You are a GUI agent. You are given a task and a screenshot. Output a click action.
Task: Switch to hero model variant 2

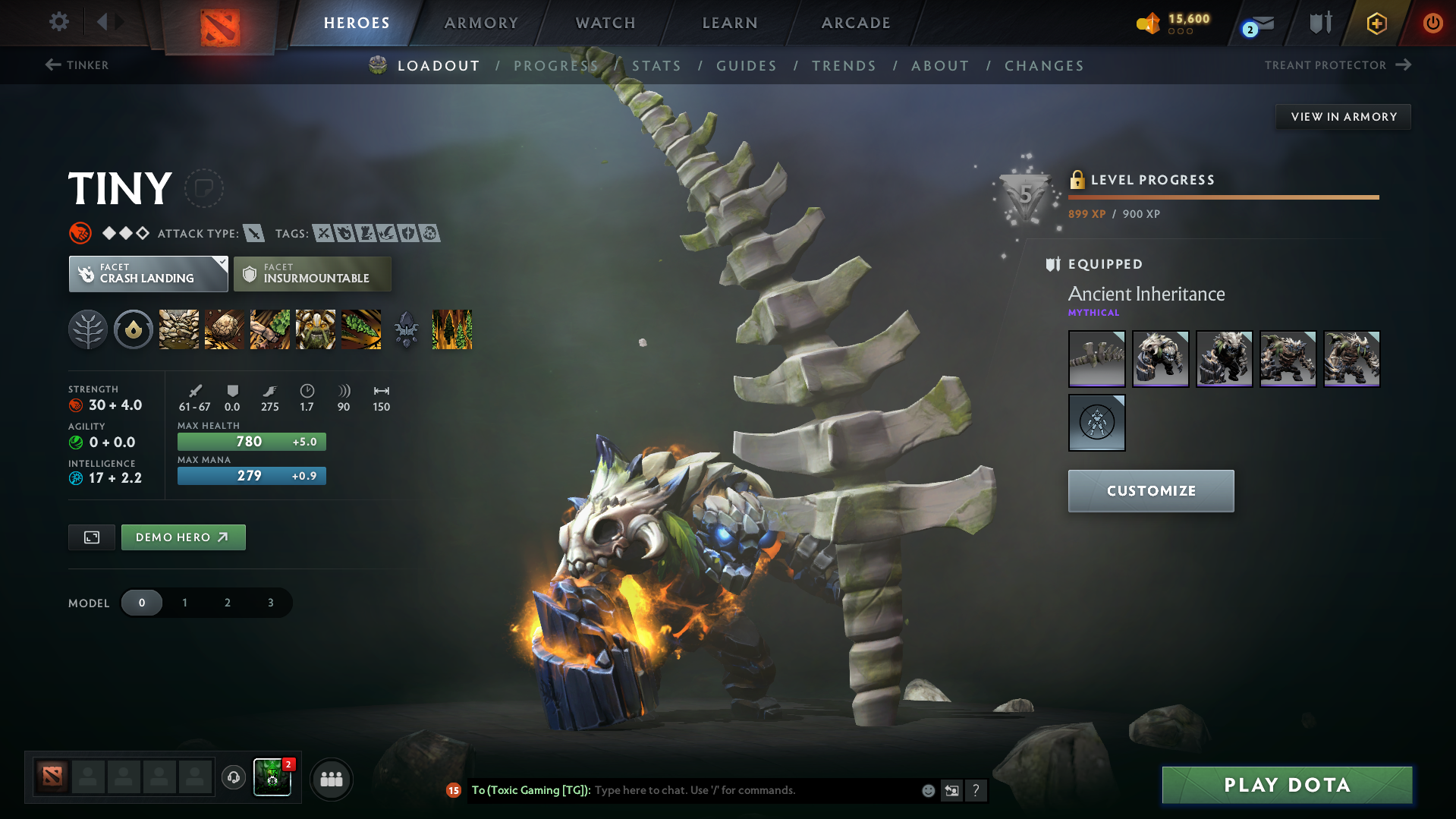click(227, 602)
